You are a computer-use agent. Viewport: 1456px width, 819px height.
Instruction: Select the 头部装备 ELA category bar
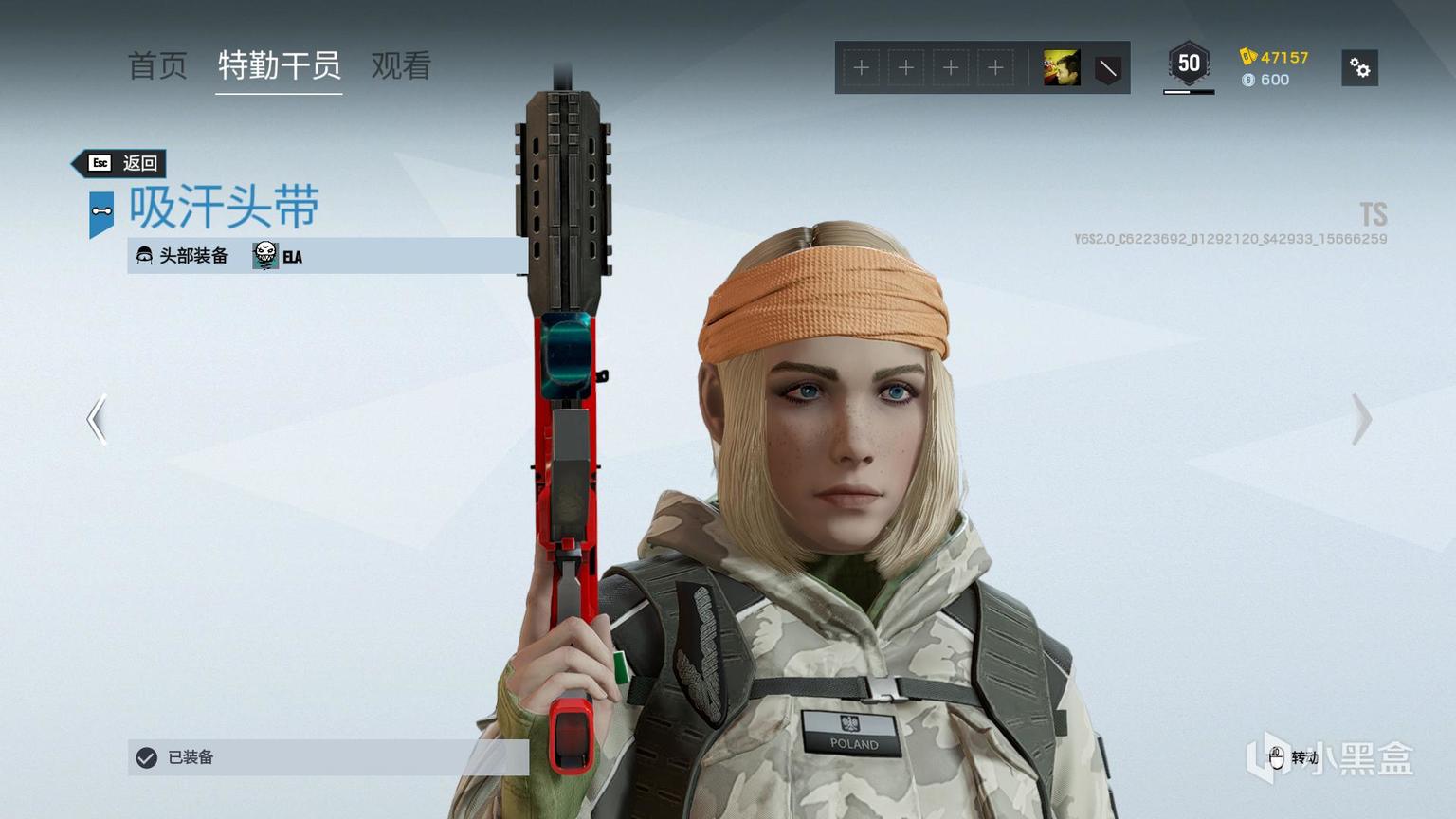click(327, 256)
